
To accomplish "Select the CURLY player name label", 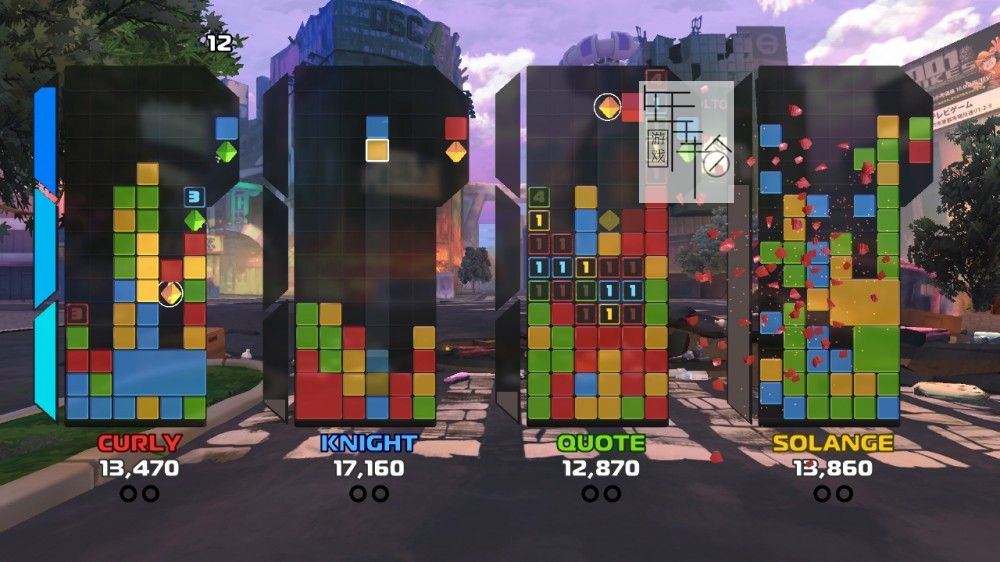I will 138,443.
